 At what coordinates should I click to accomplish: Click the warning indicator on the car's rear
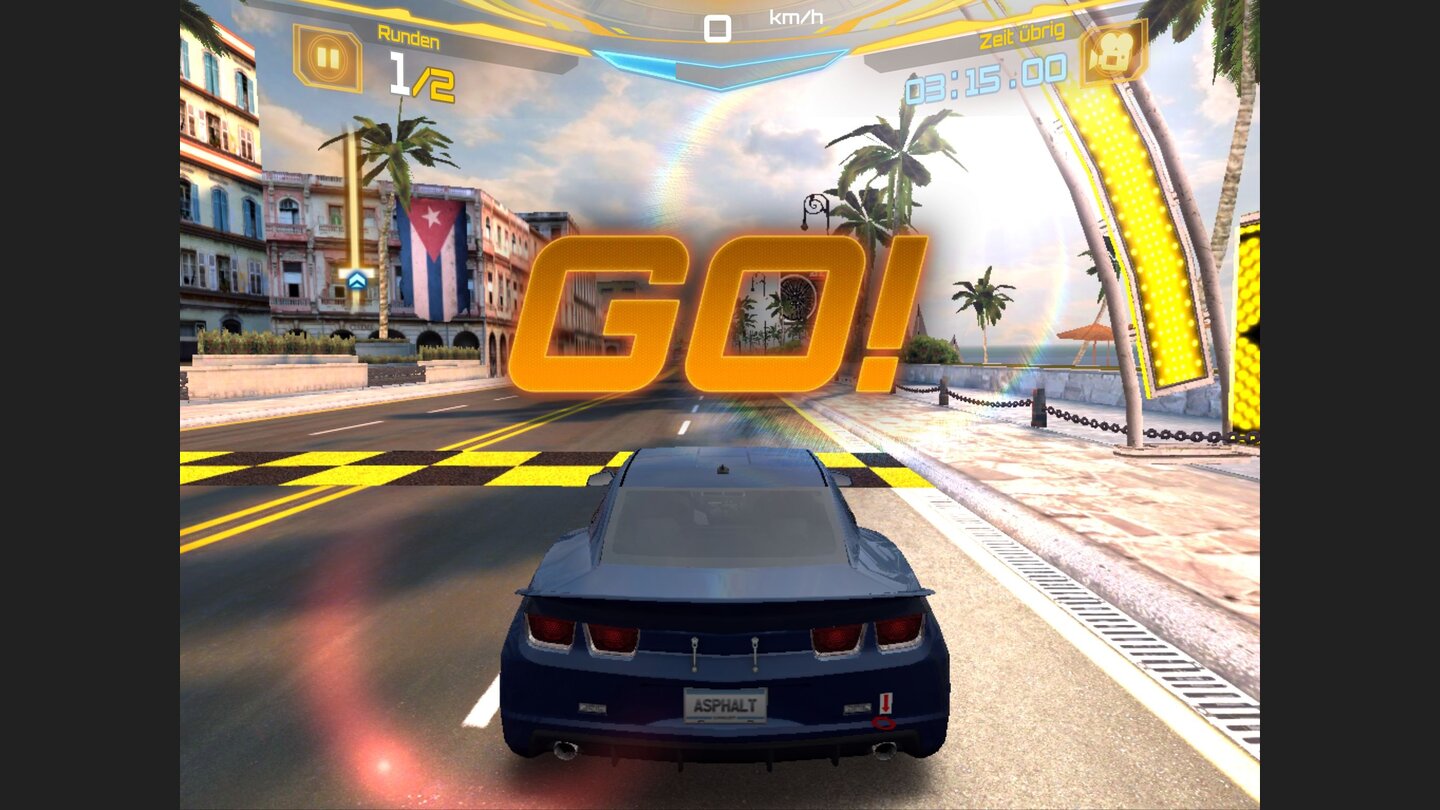coord(884,700)
